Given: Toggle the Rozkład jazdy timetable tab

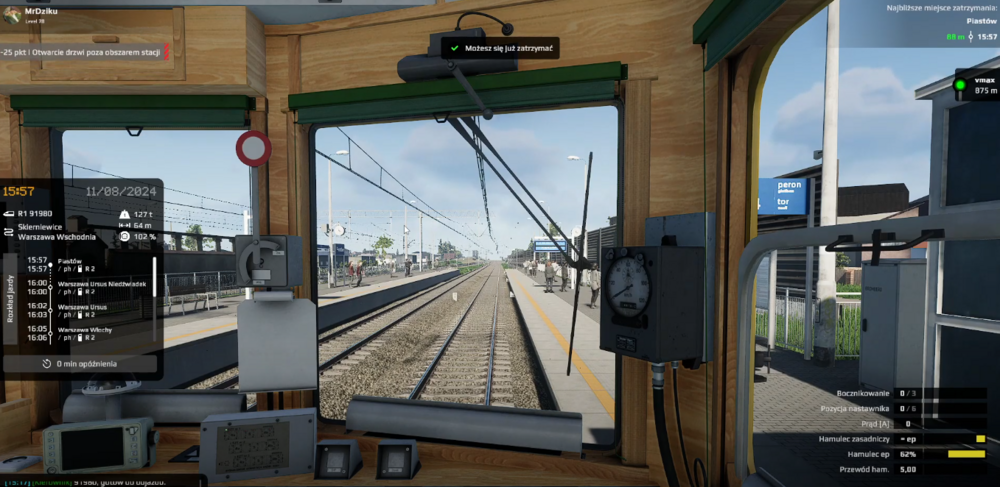Looking at the screenshot, I should (11, 299).
